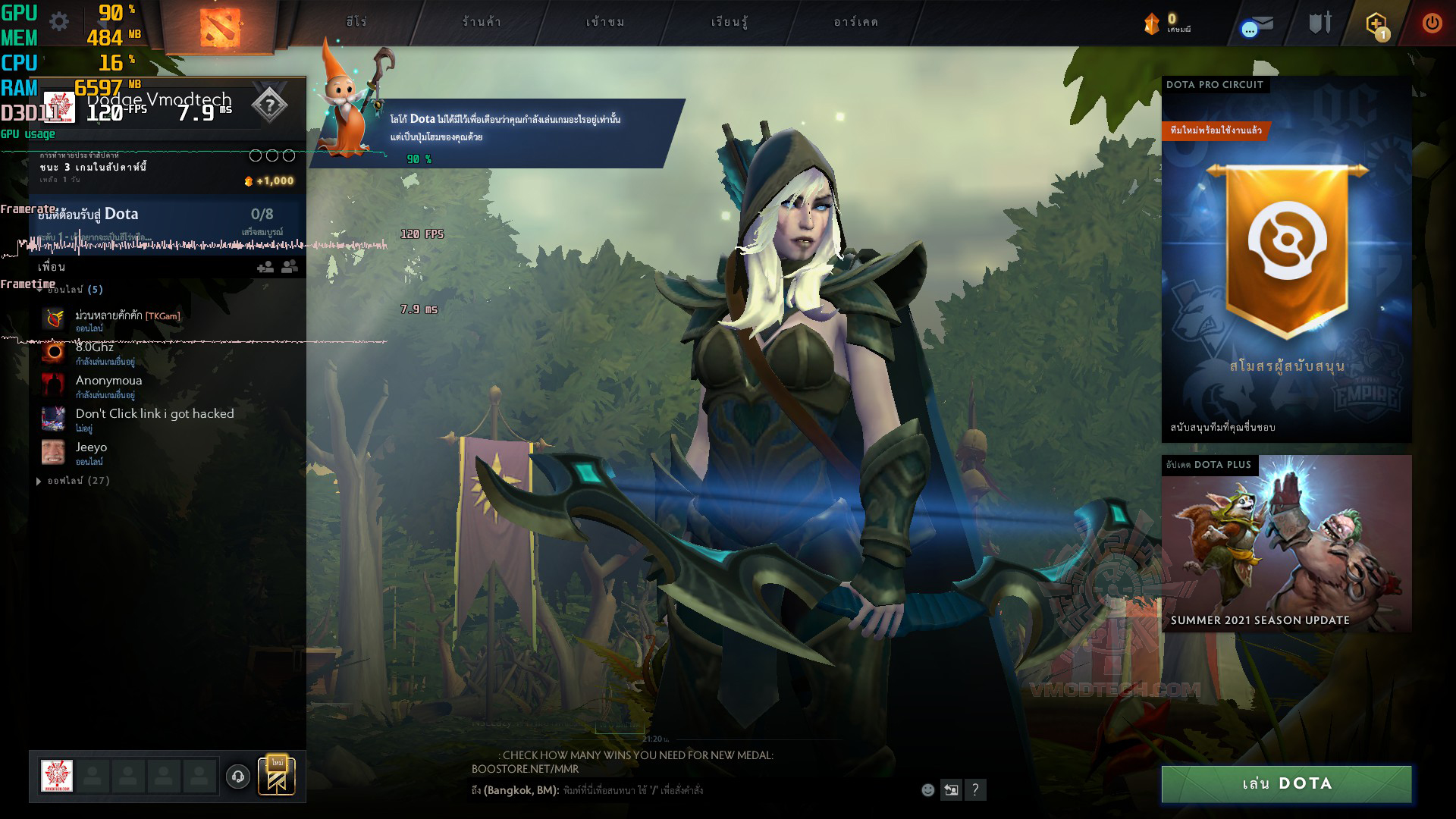Open the เข้าชม watch tab
The image size is (1456, 819).
(605, 22)
